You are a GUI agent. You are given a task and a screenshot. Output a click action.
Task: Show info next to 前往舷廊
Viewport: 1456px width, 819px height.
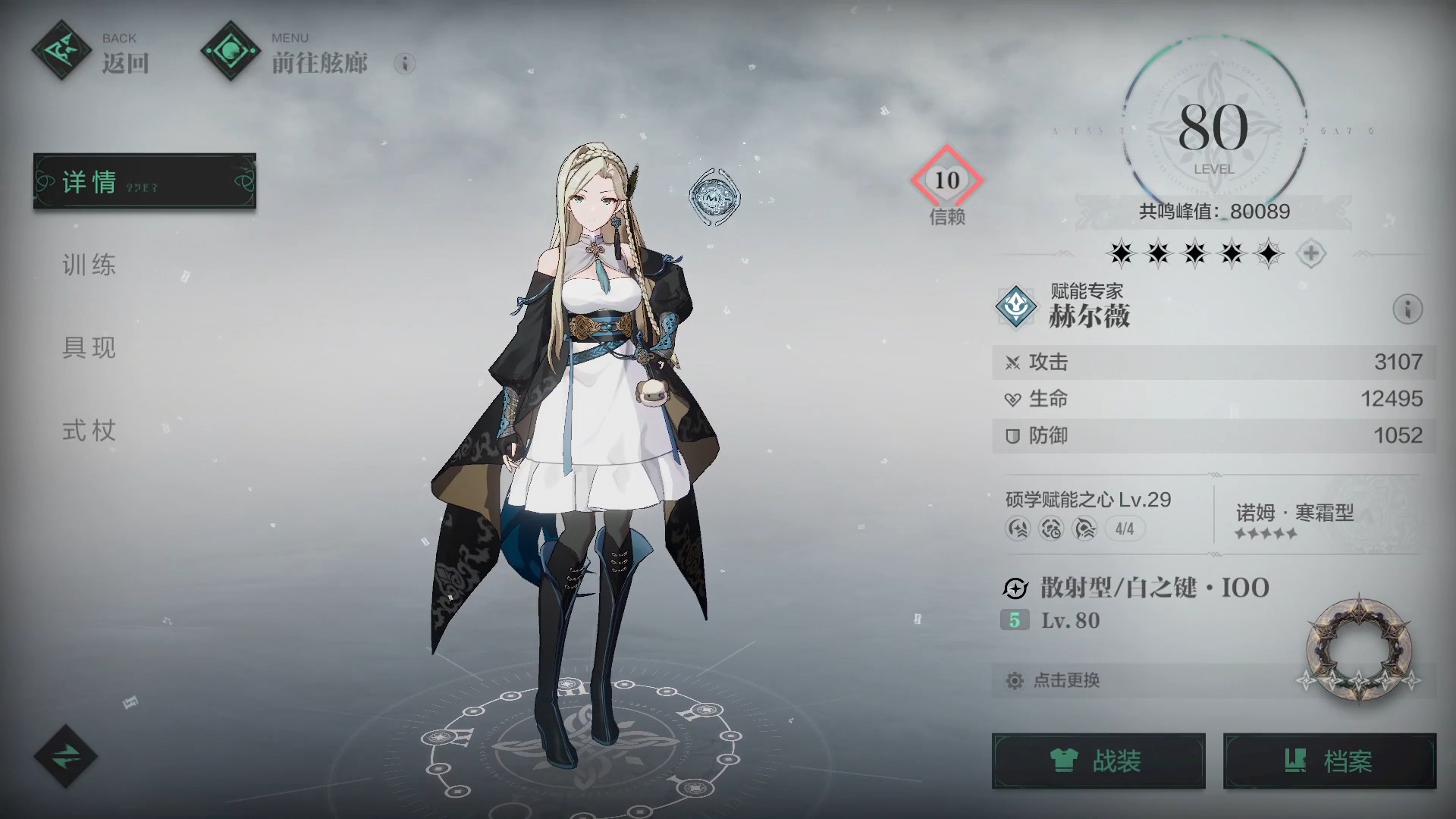(x=405, y=64)
